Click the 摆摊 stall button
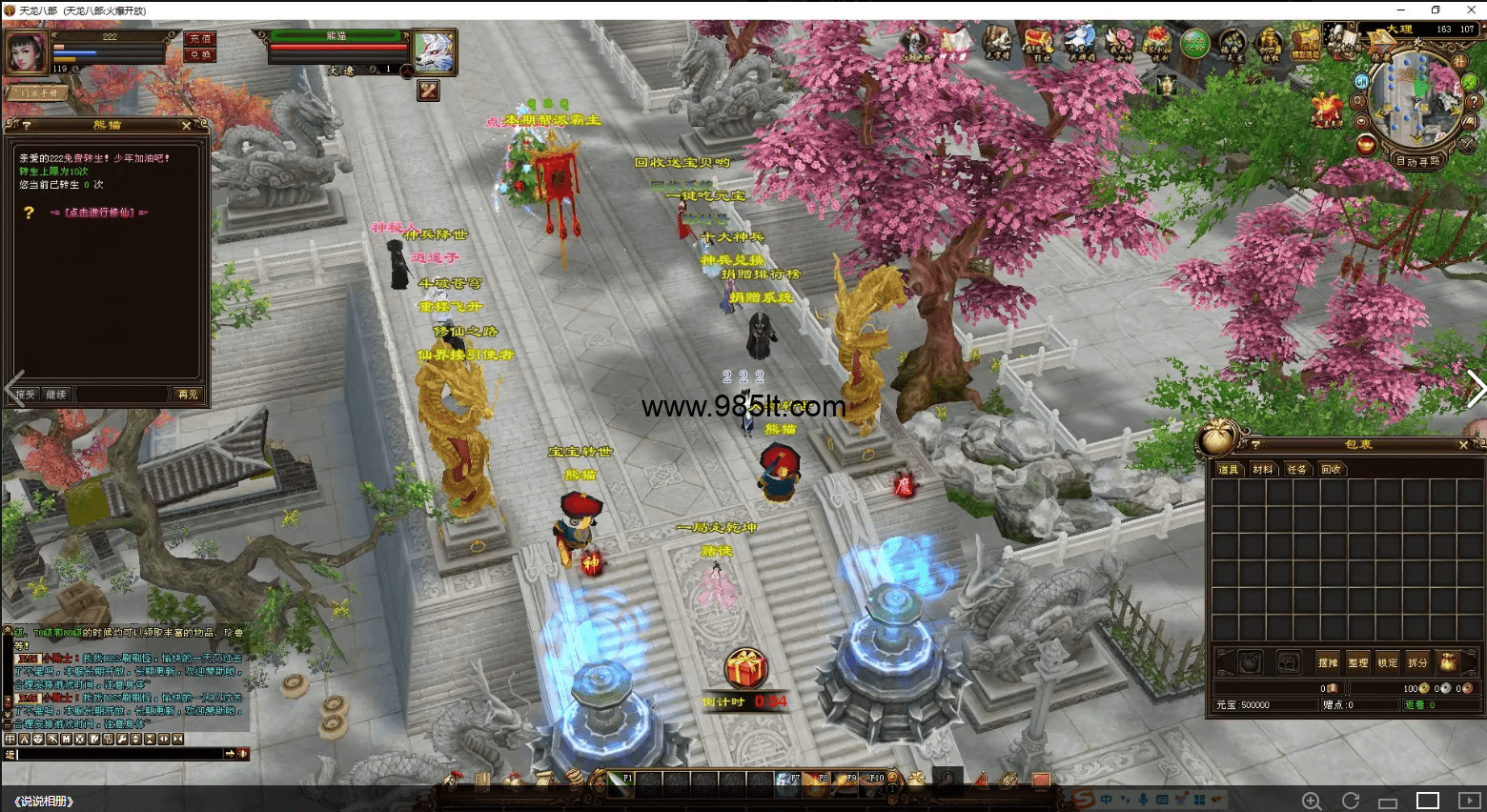 coord(1328,662)
